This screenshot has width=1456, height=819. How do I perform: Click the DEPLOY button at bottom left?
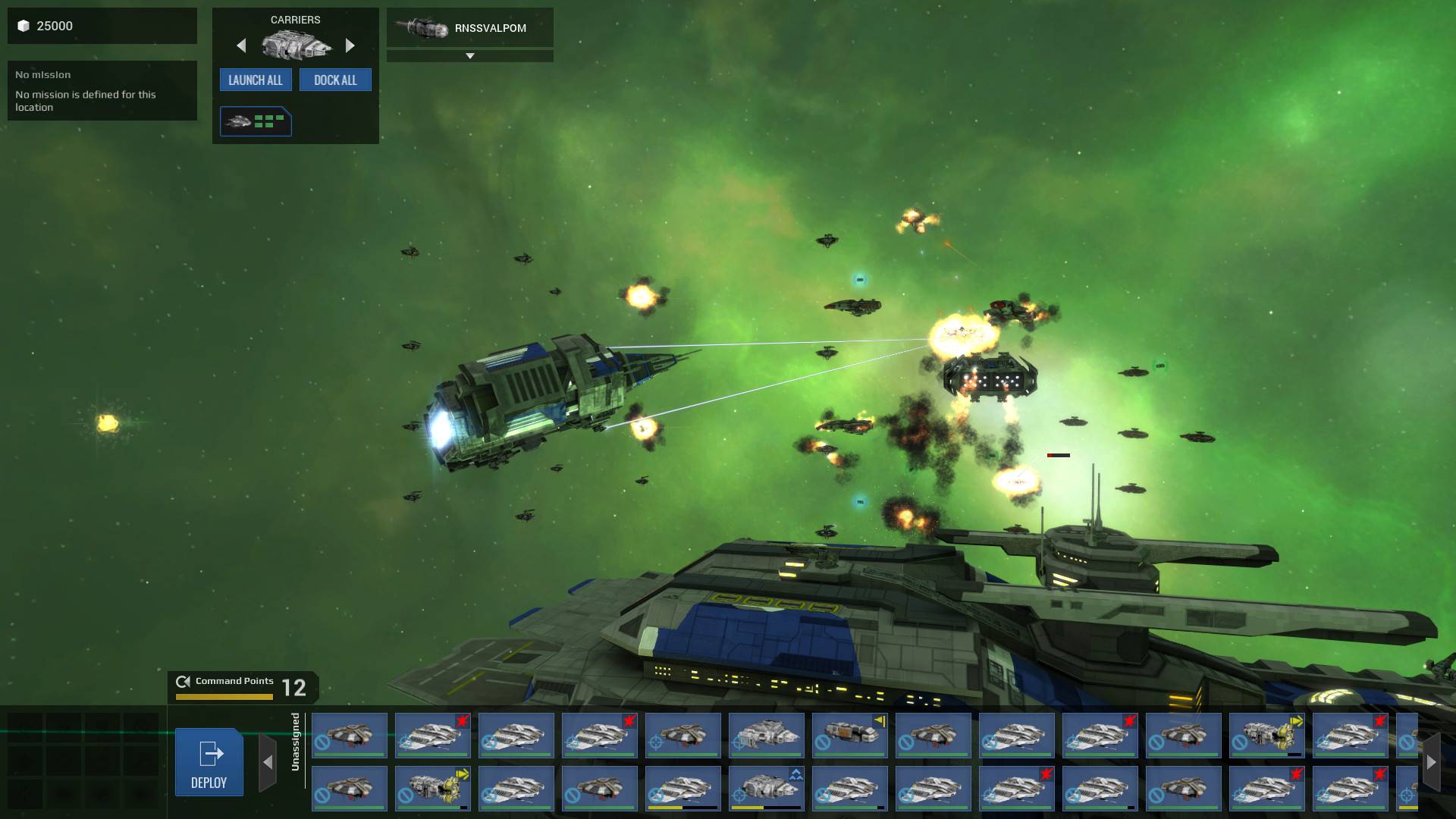[x=209, y=762]
